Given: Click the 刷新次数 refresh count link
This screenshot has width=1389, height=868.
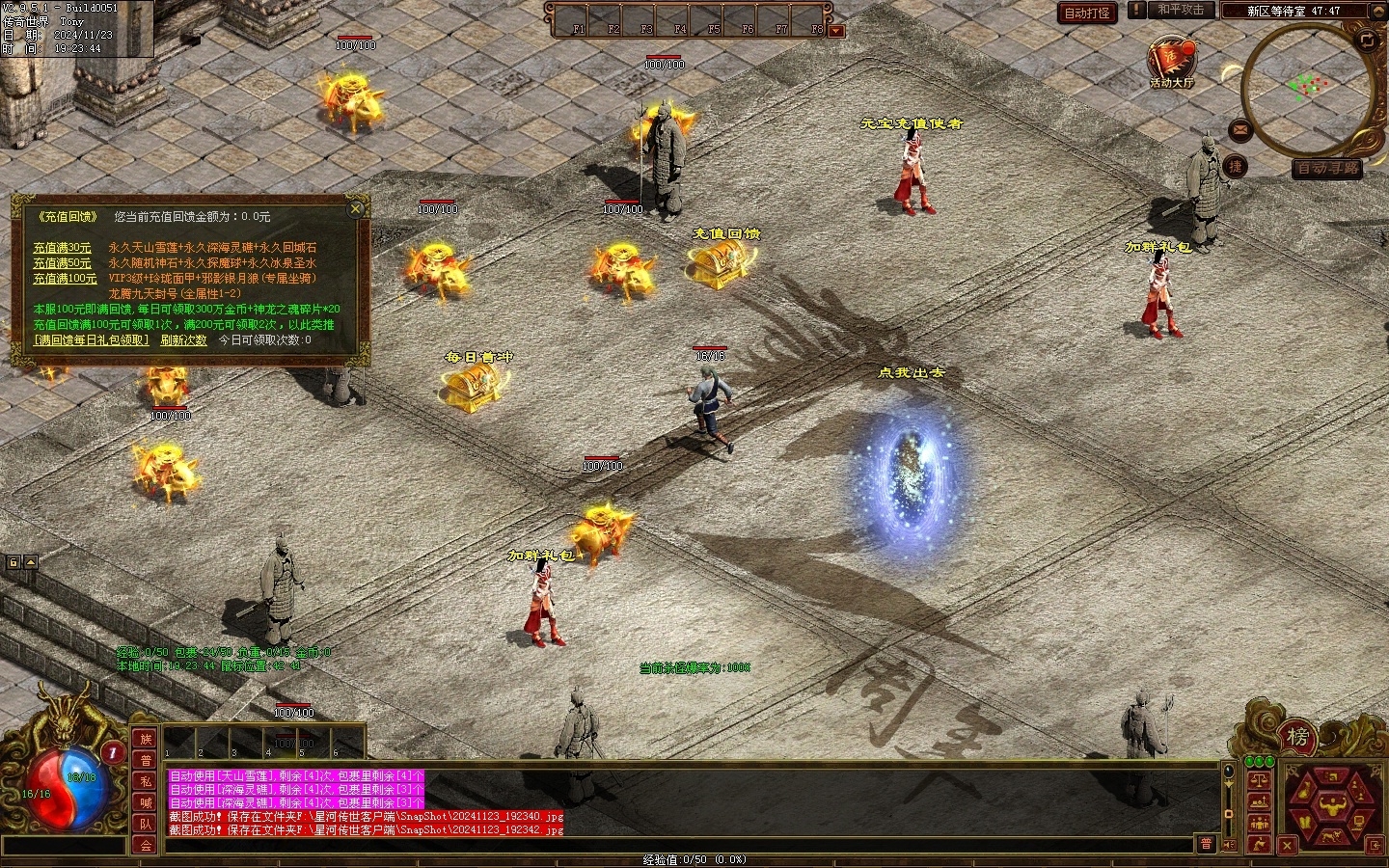Looking at the screenshot, I should 183,340.
